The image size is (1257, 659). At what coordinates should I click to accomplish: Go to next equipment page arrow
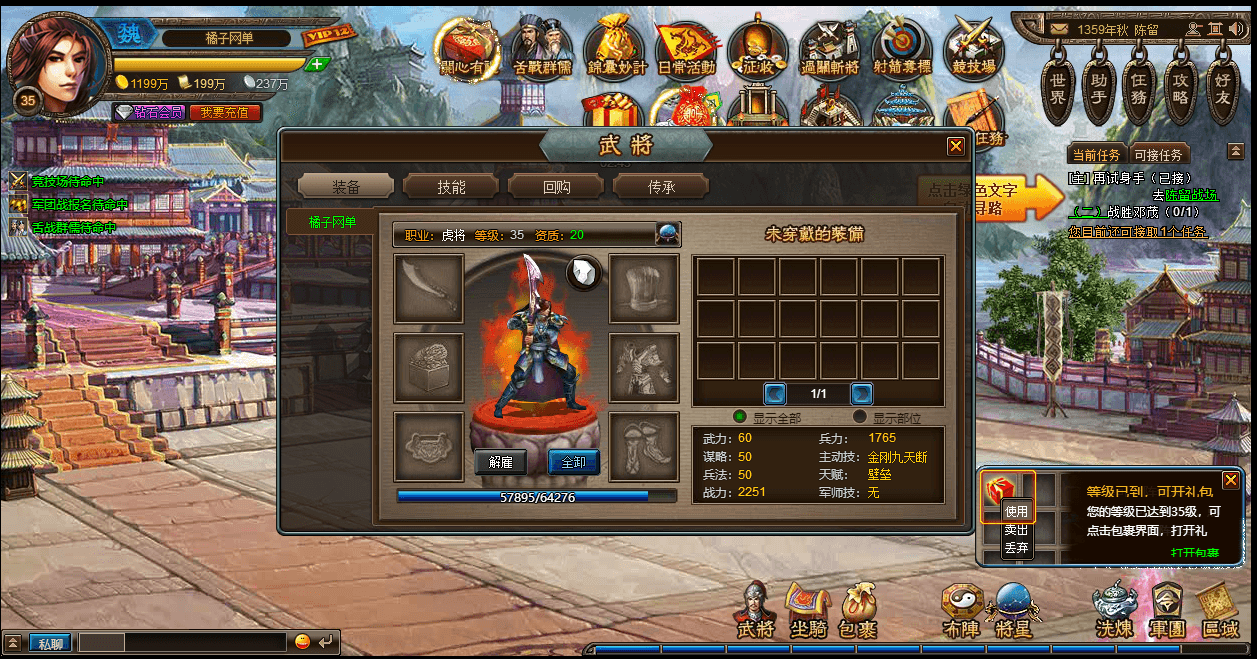click(862, 393)
